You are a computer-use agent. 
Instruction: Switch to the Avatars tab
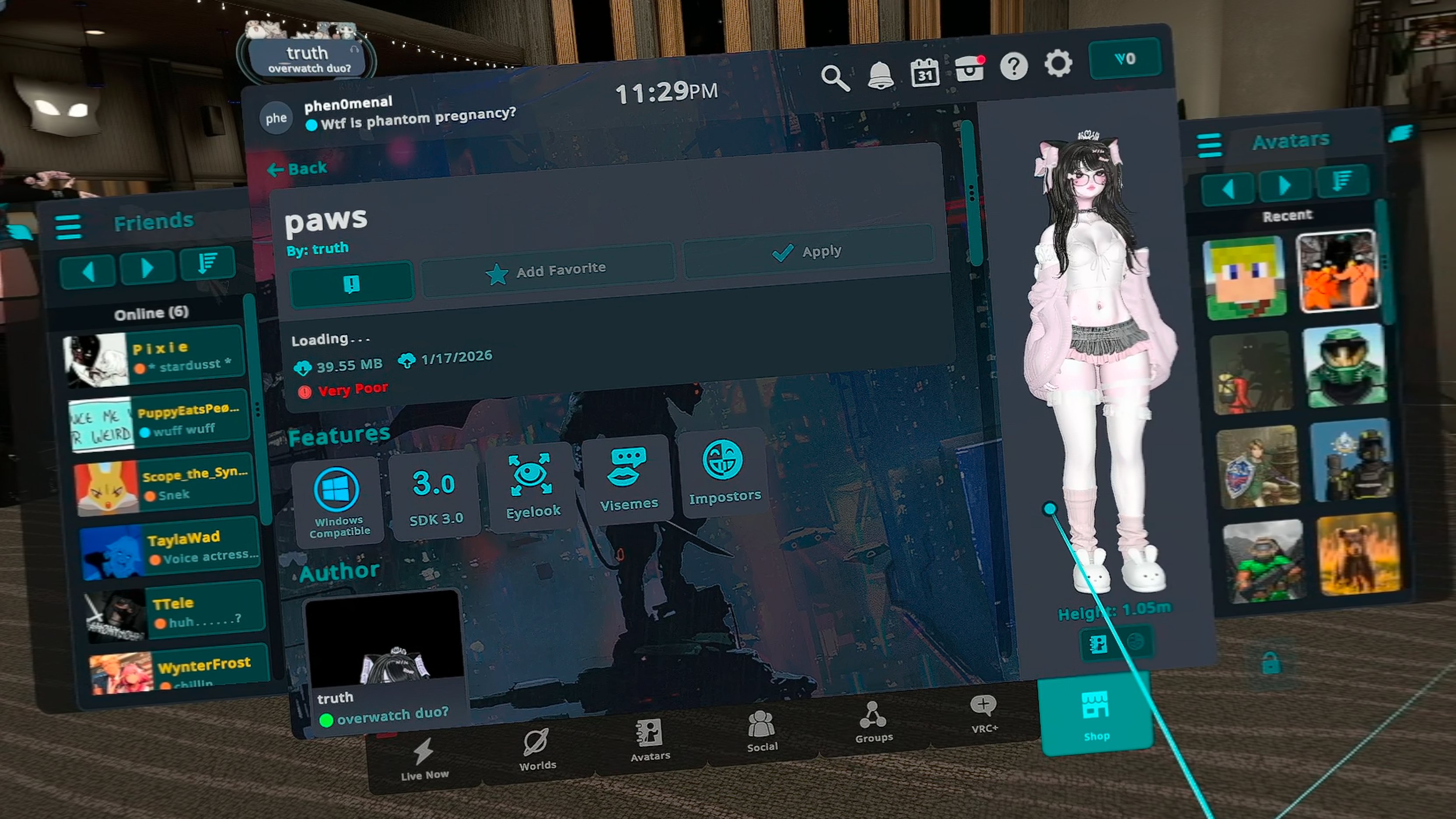pos(650,740)
